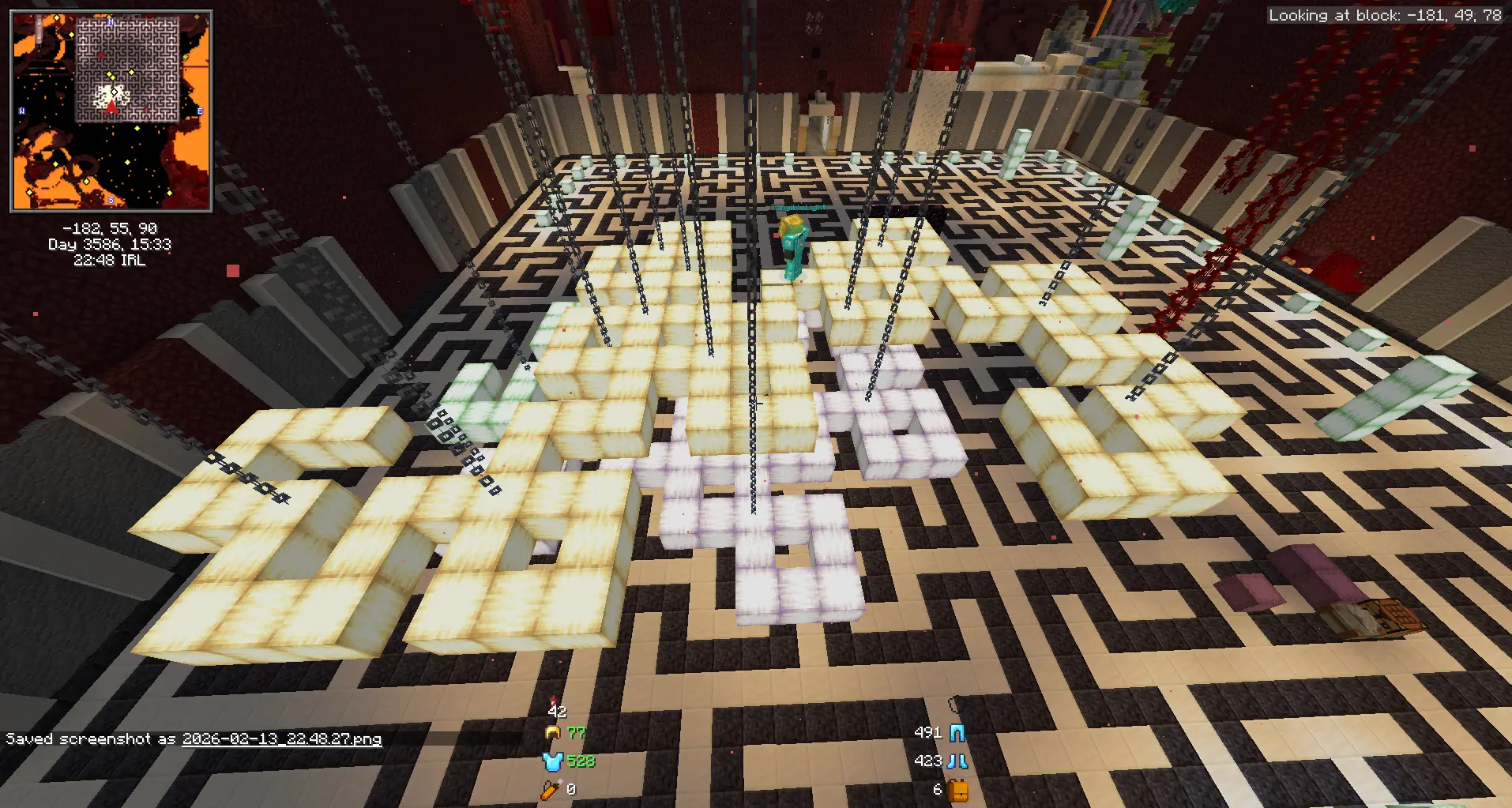Open the saved screenshot filename link
The image size is (1512, 808).
coord(282,739)
